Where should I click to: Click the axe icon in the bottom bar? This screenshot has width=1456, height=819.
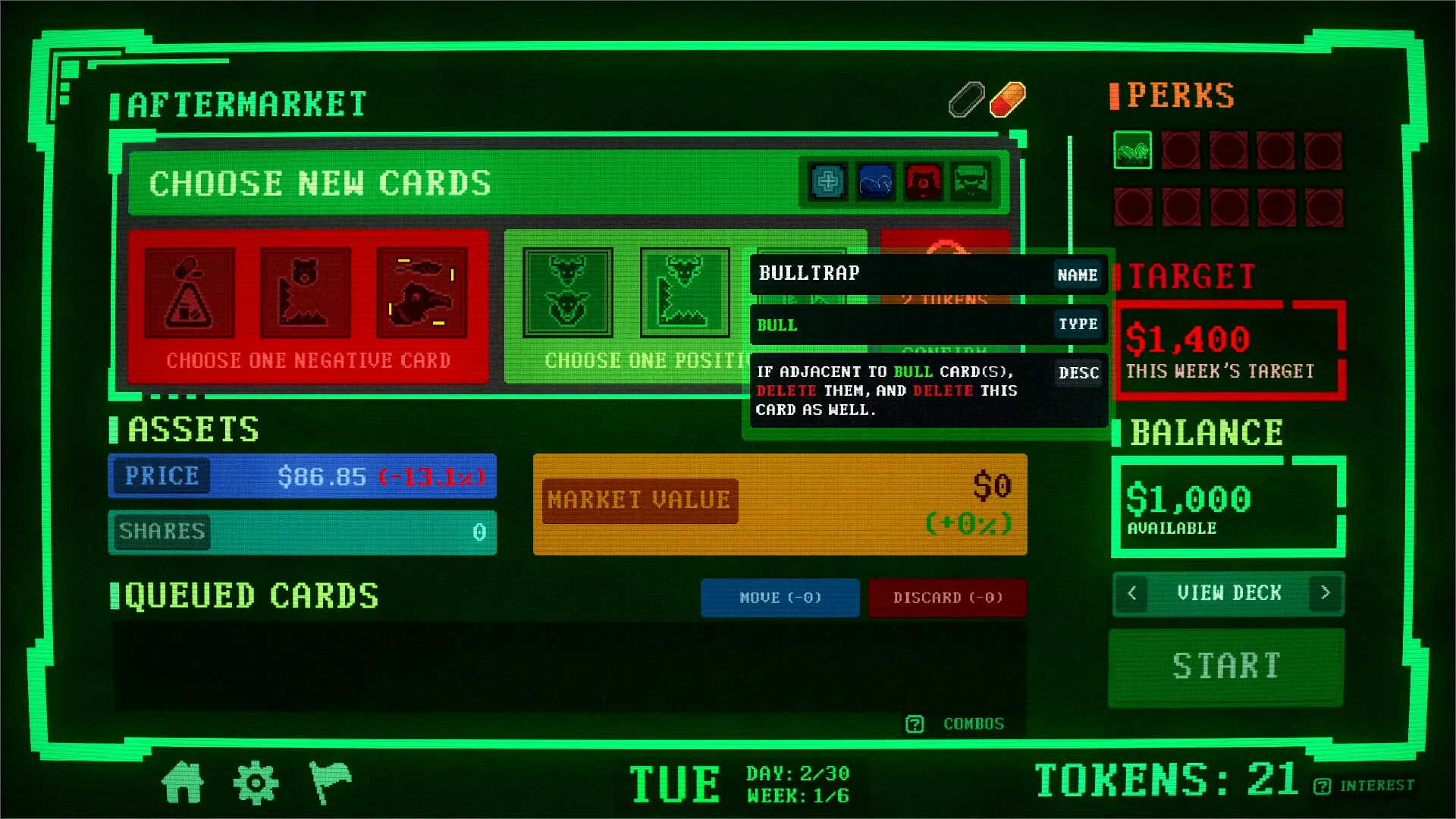(331, 781)
